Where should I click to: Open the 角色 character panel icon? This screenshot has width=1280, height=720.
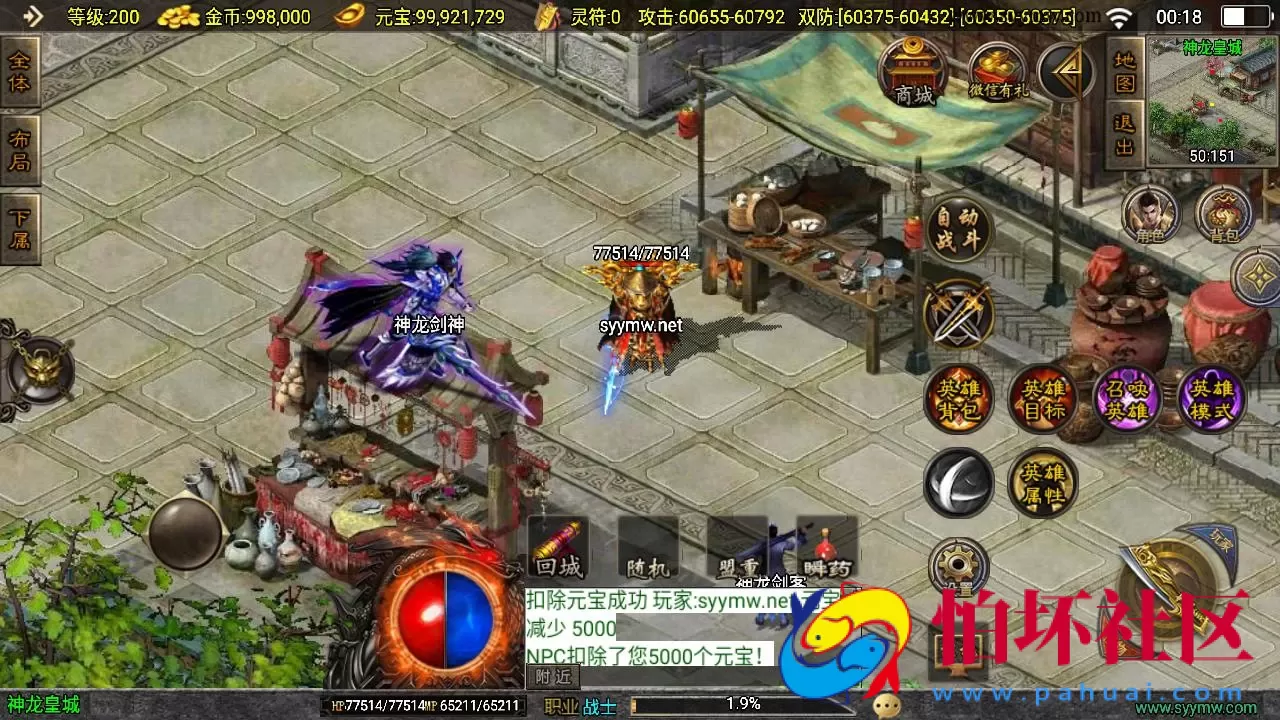[x=1152, y=213]
